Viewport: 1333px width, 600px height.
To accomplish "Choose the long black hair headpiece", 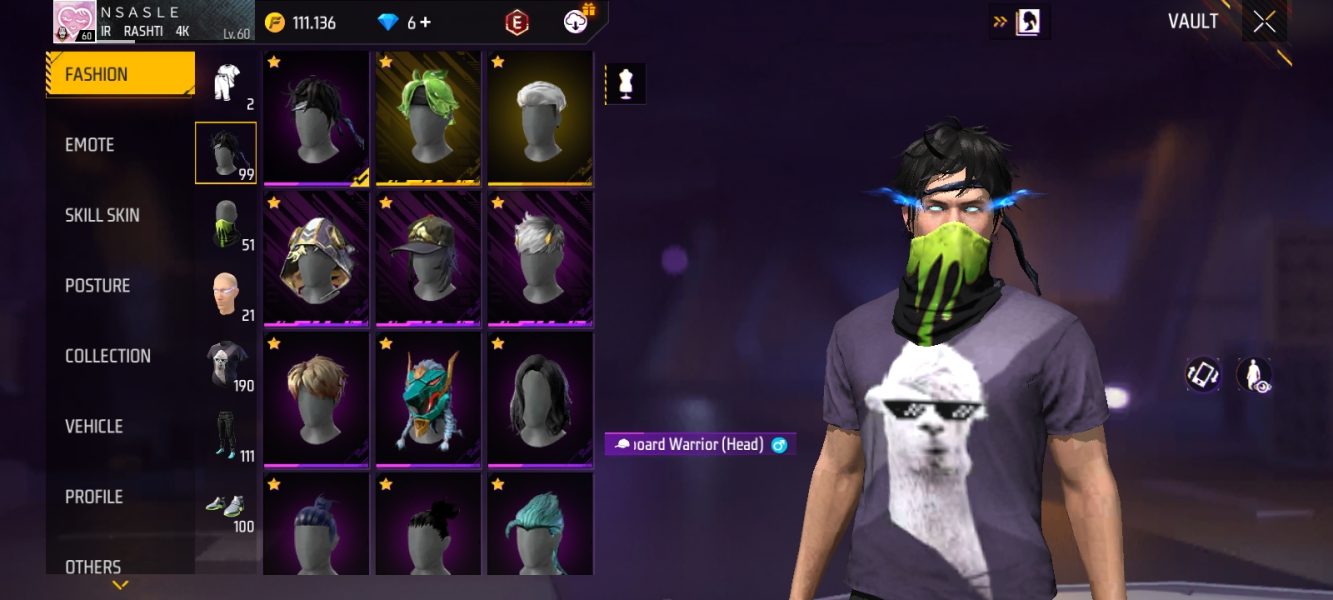I will pos(540,399).
